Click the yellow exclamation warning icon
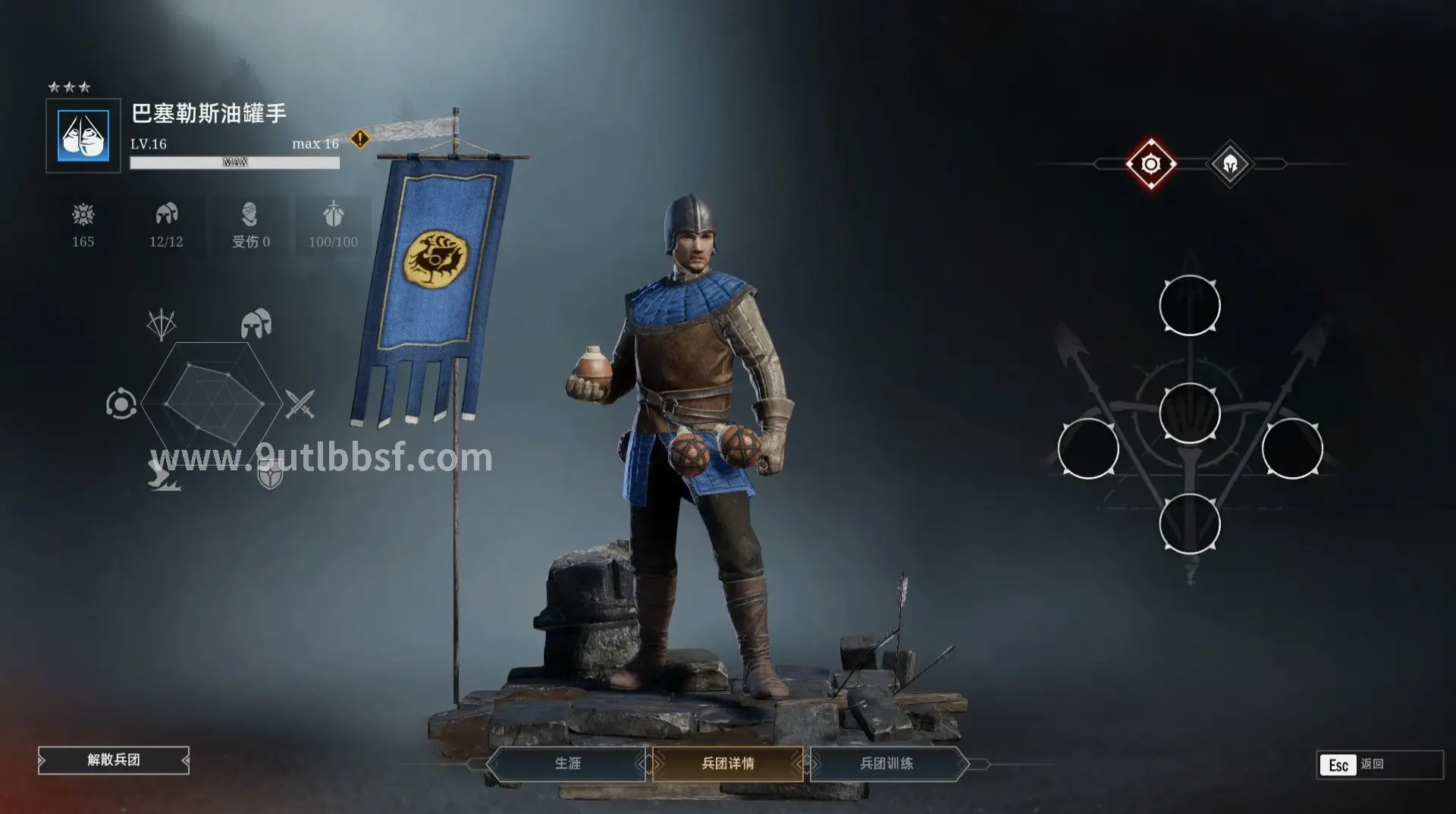The image size is (1456, 814). 360,139
